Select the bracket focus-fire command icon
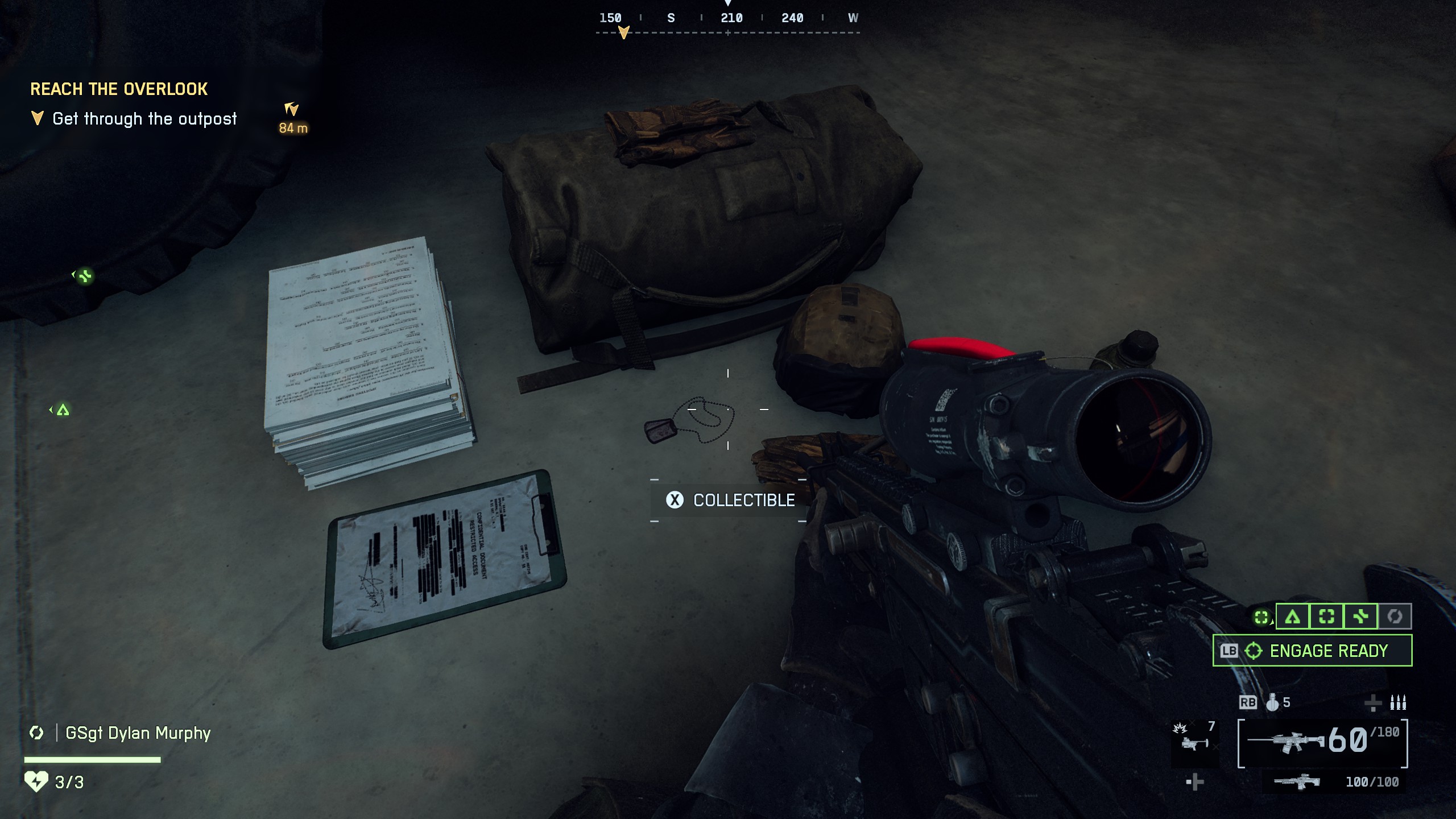This screenshot has width=1456, height=819. [x=1327, y=617]
